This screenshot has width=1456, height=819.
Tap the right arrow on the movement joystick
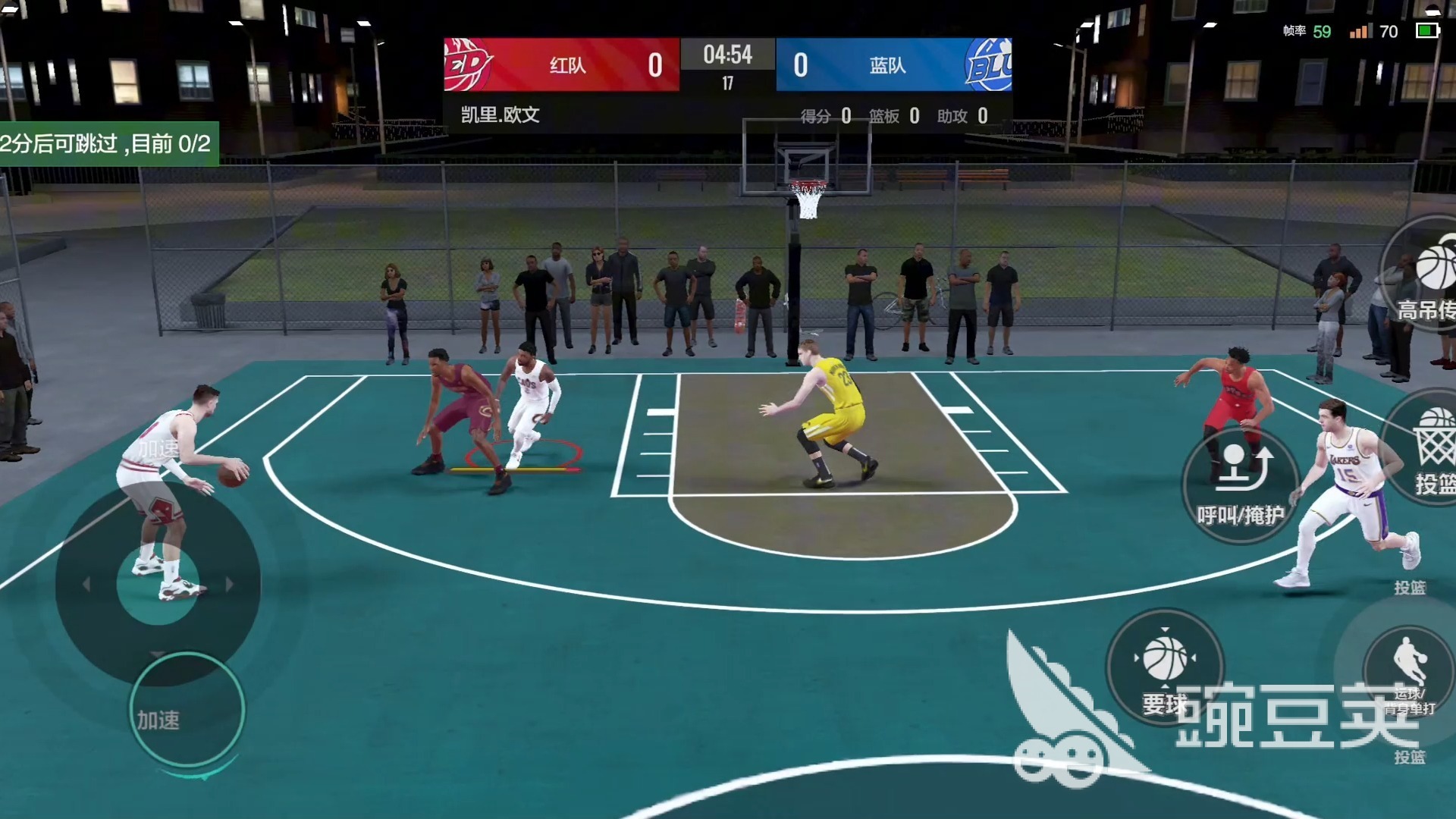(x=230, y=584)
